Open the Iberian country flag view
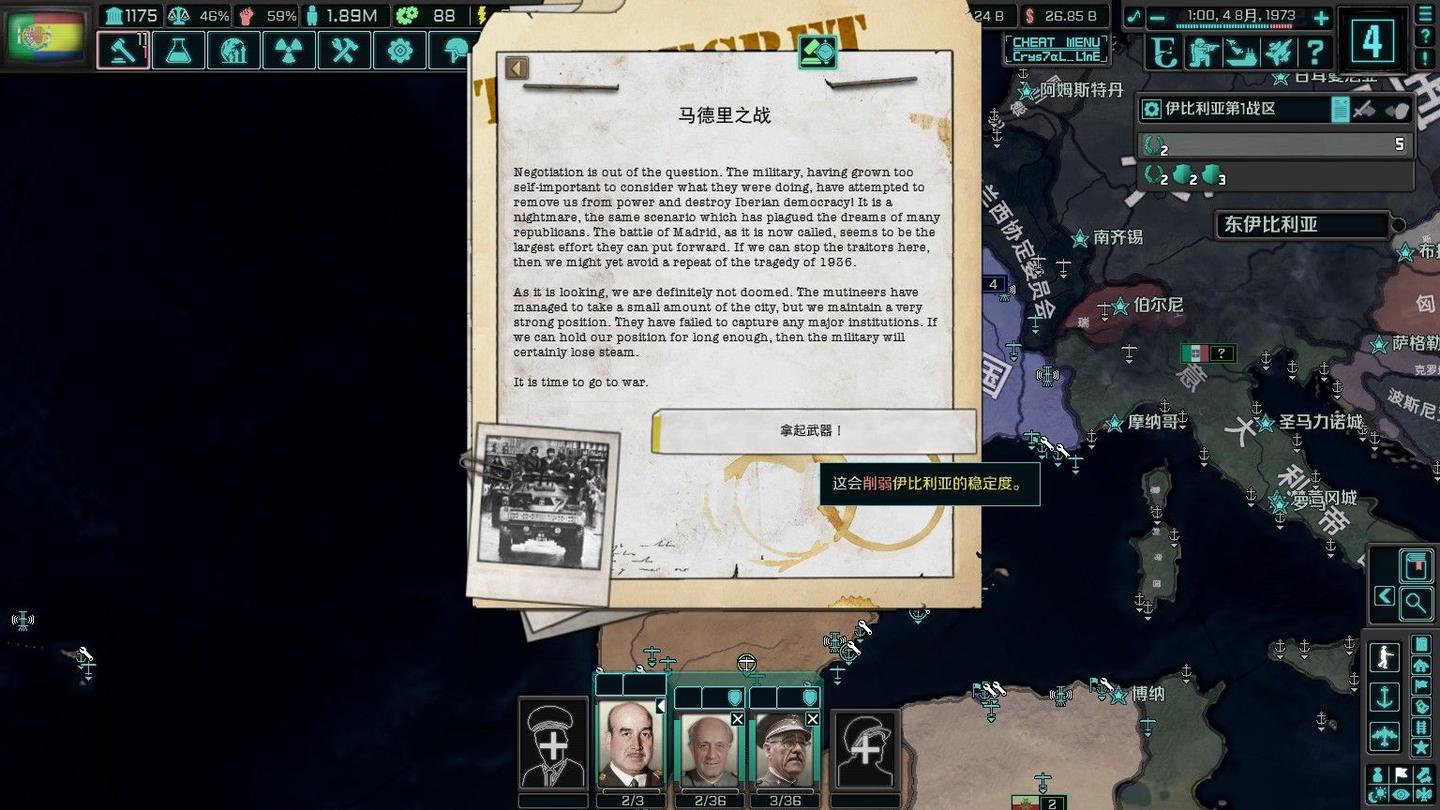Viewport: 1440px width, 810px height. (46, 36)
